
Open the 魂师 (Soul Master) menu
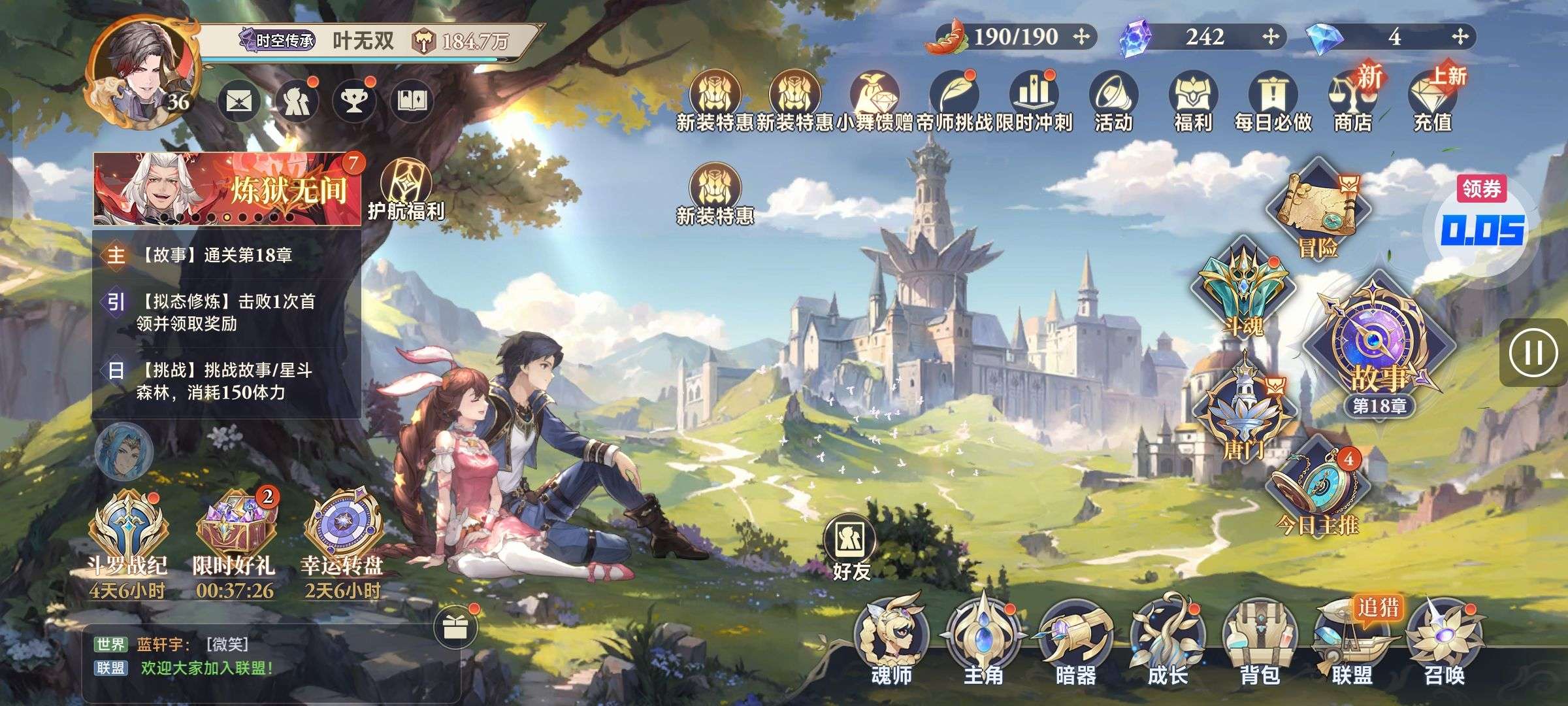(x=891, y=641)
